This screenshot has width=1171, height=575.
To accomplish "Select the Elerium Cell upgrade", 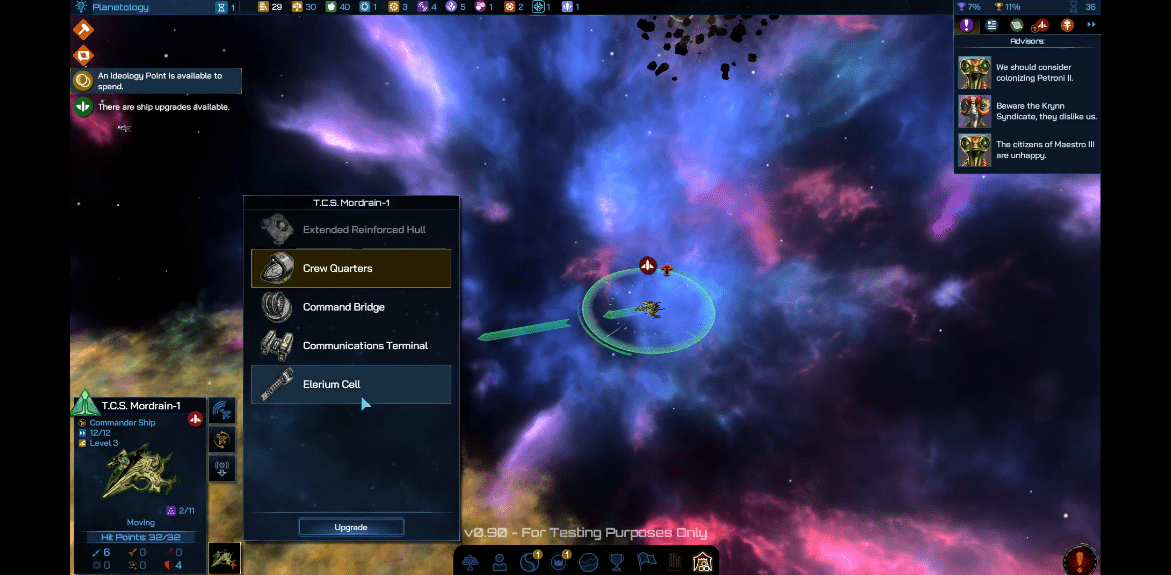I will (351, 384).
